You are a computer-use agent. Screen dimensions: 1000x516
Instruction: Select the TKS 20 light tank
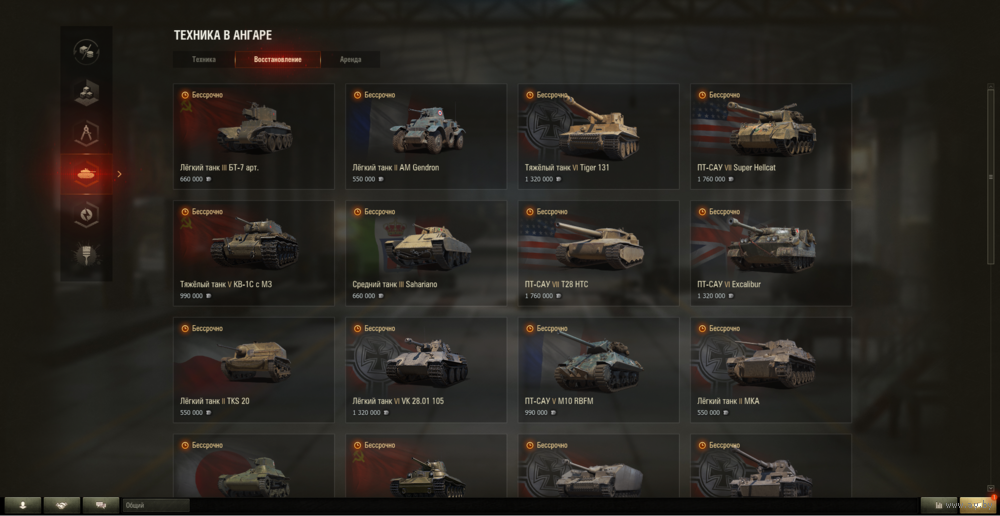253,369
